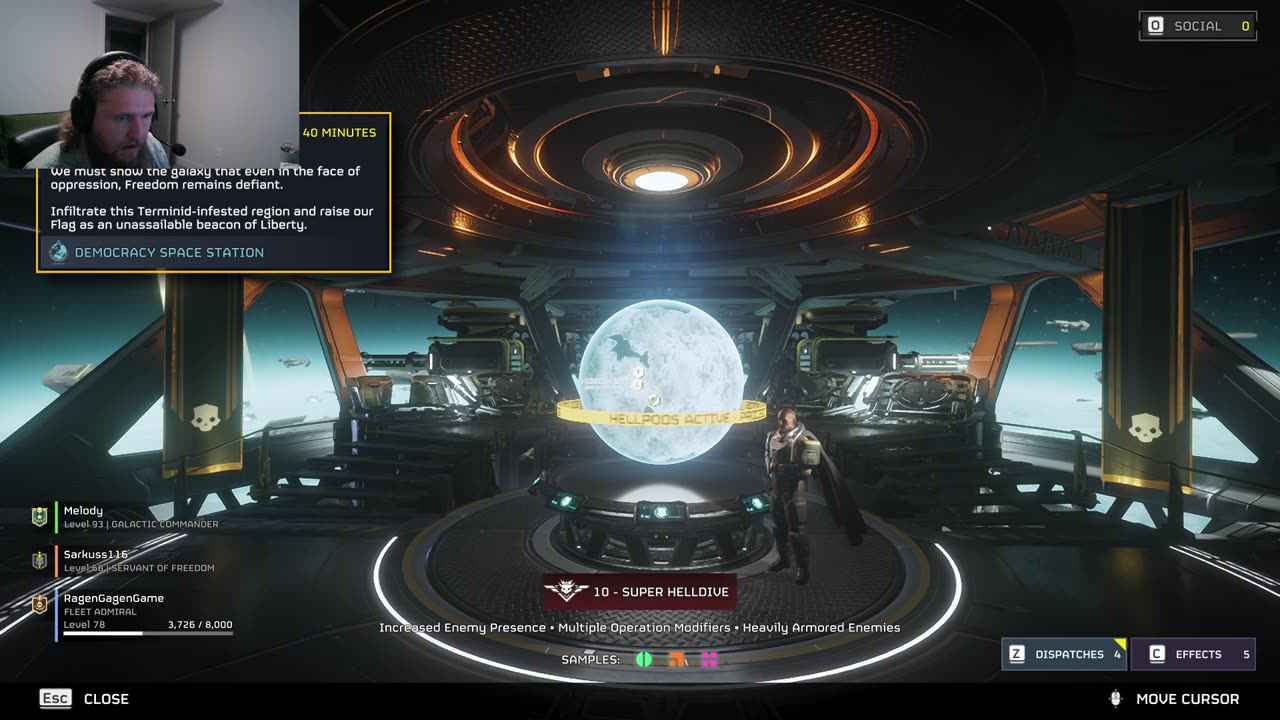The height and width of the screenshot is (720, 1280).
Task: Click the green common sample icon
Action: click(644, 659)
